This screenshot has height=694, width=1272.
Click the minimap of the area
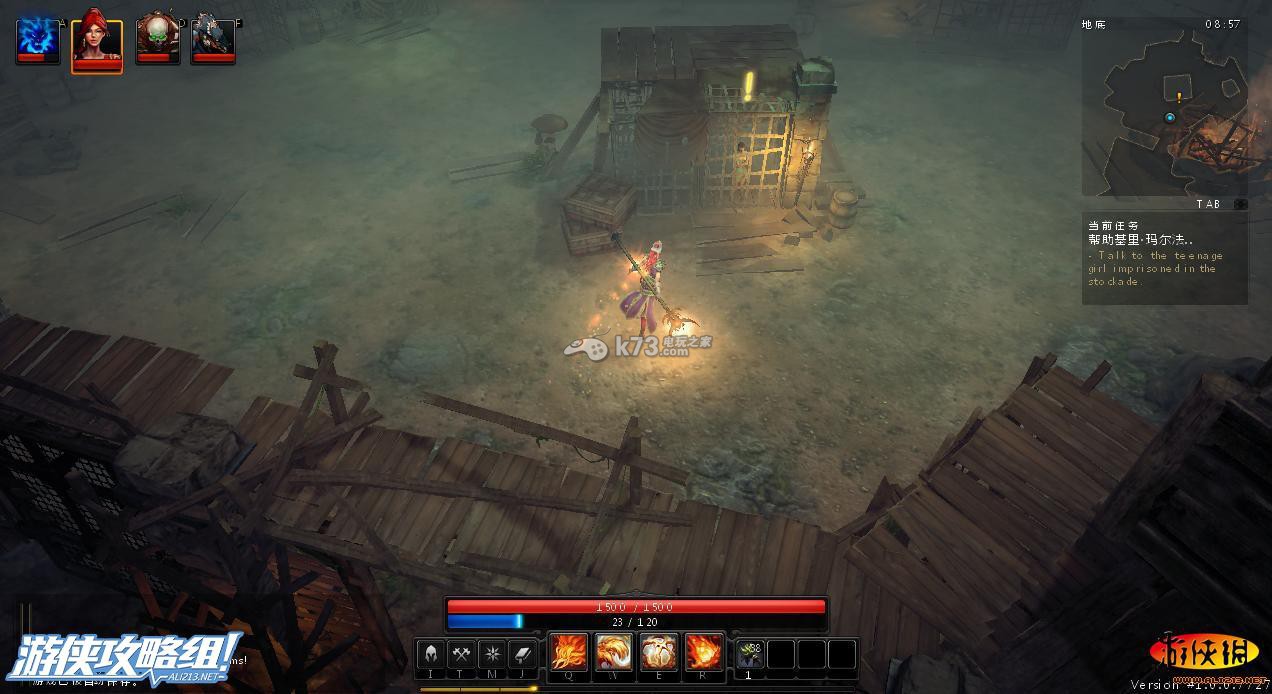(1164, 110)
